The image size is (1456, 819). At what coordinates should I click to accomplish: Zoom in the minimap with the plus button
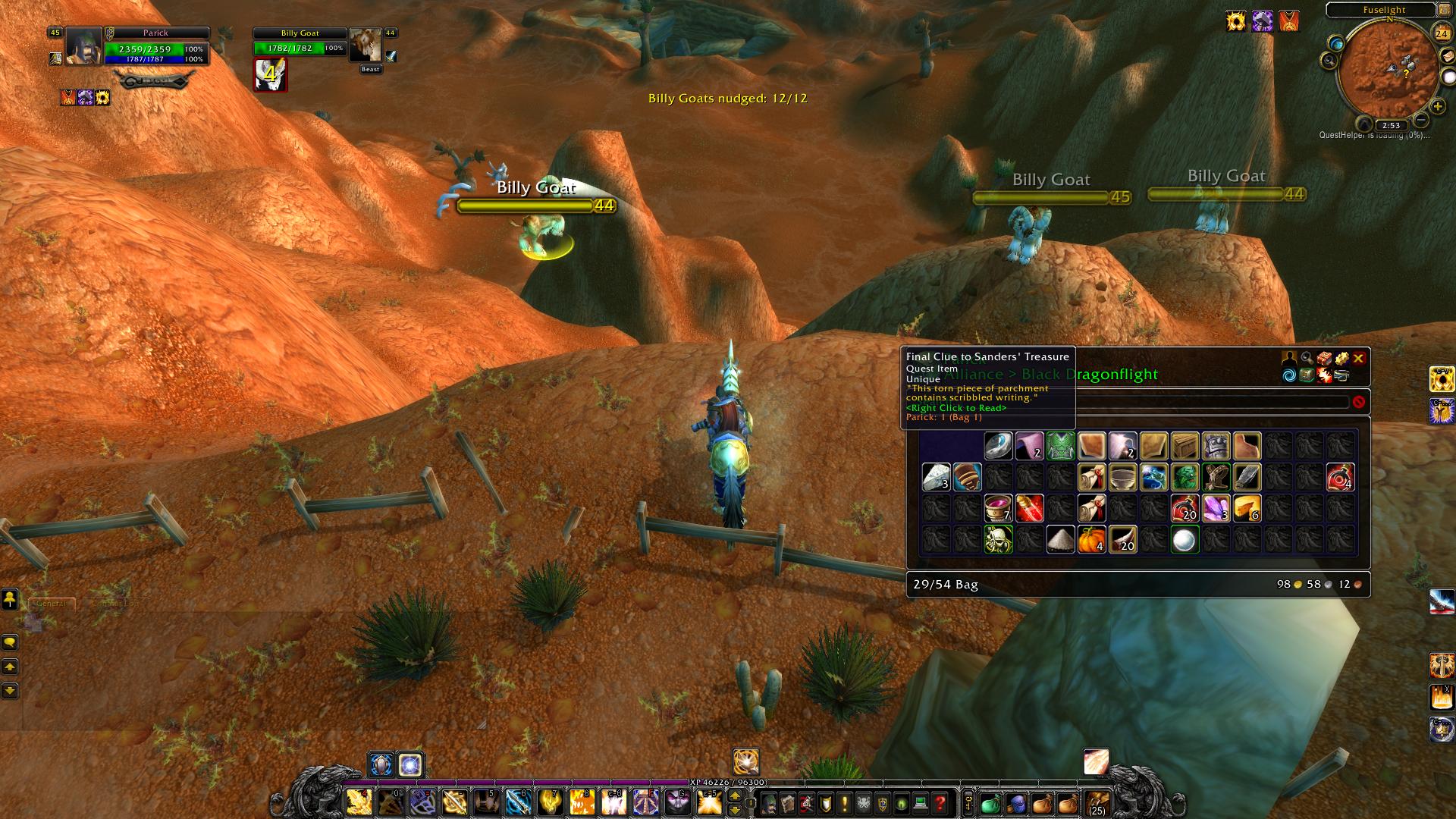tap(1437, 107)
